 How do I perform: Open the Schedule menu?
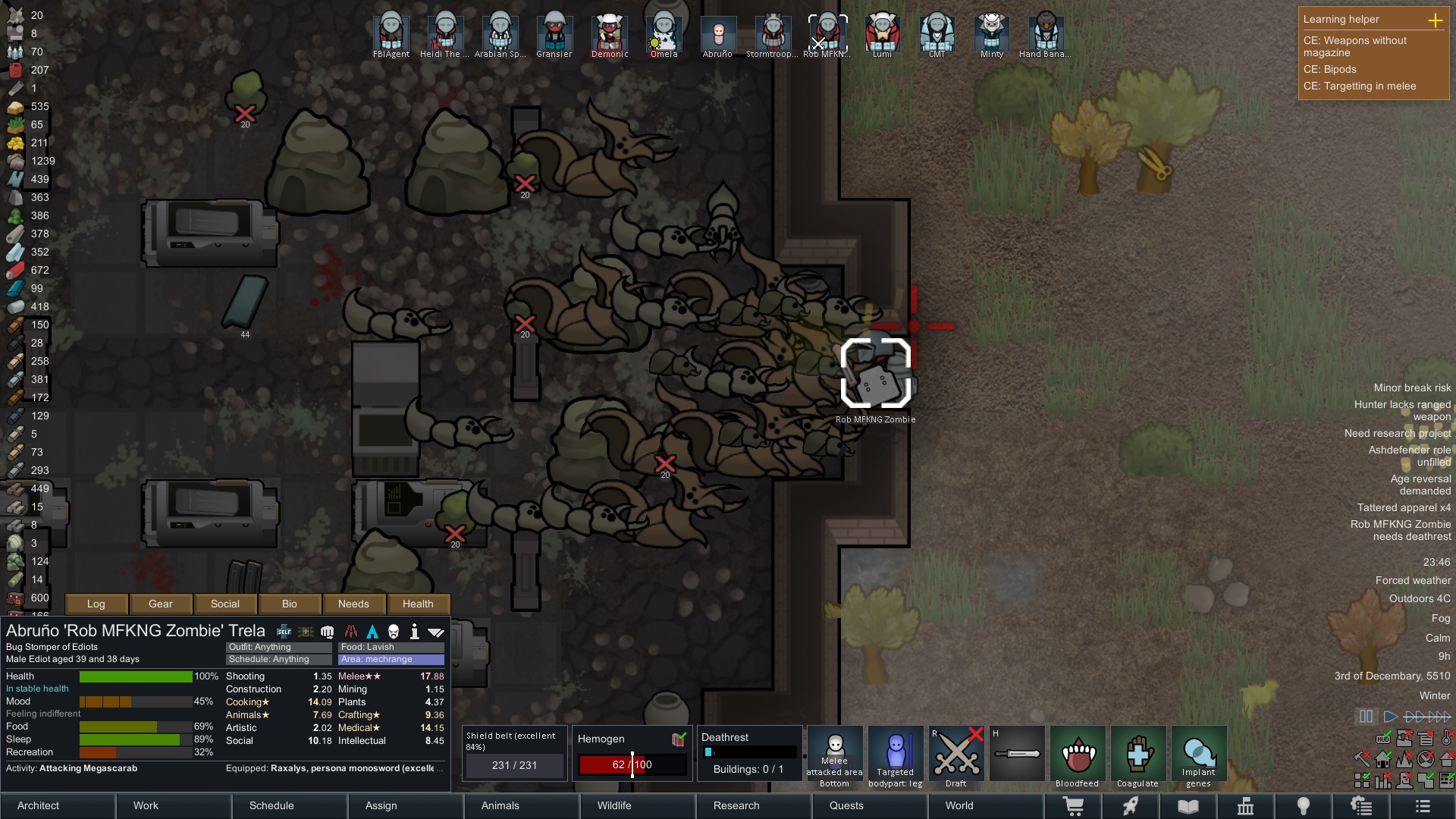click(x=271, y=805)
